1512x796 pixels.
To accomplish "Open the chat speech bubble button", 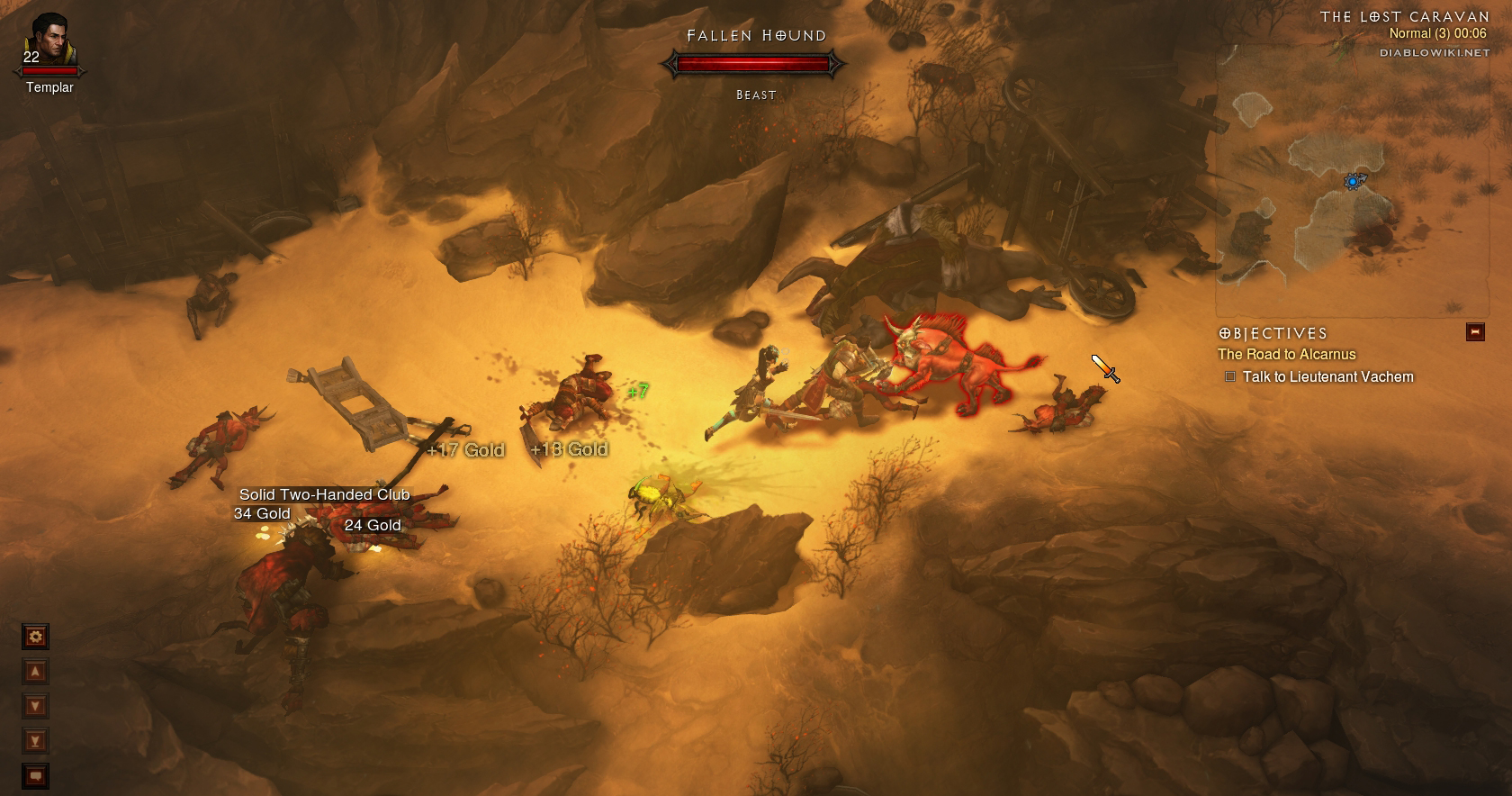I will (x=35, y=775).
